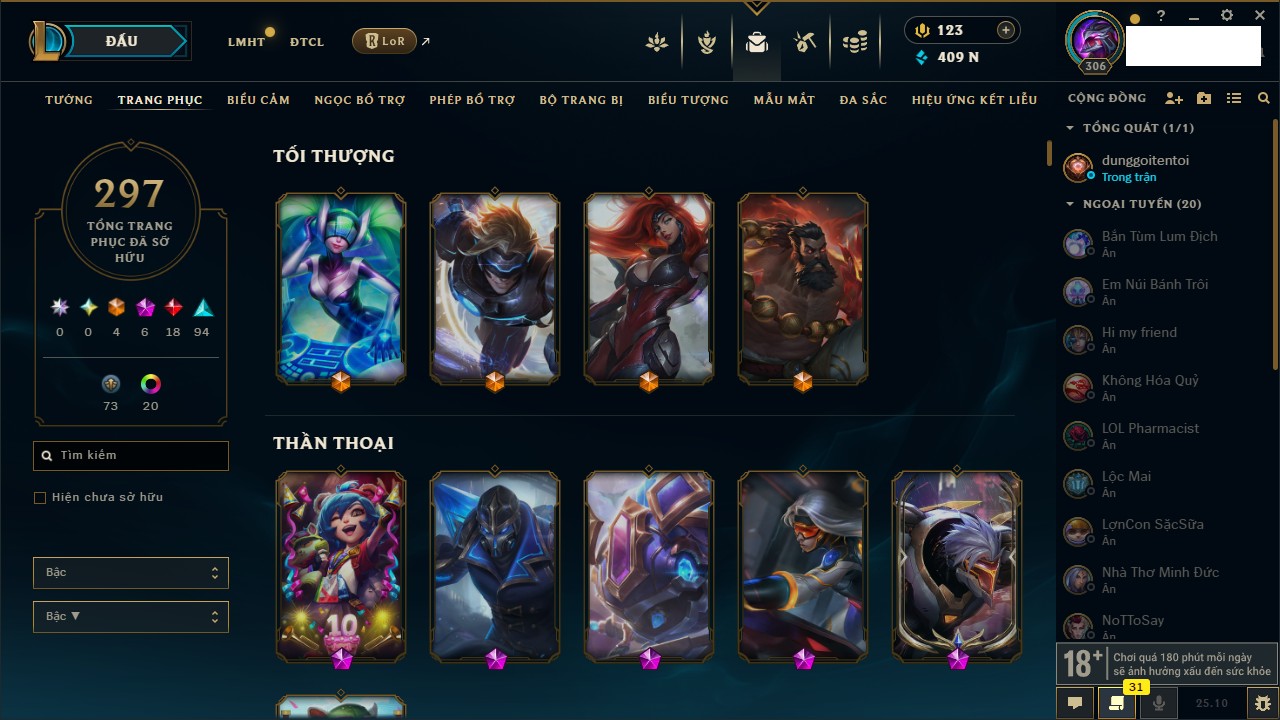1280x720 pixels.
Task: Click the ĐẤU play button
Action: tap(122, 41)
